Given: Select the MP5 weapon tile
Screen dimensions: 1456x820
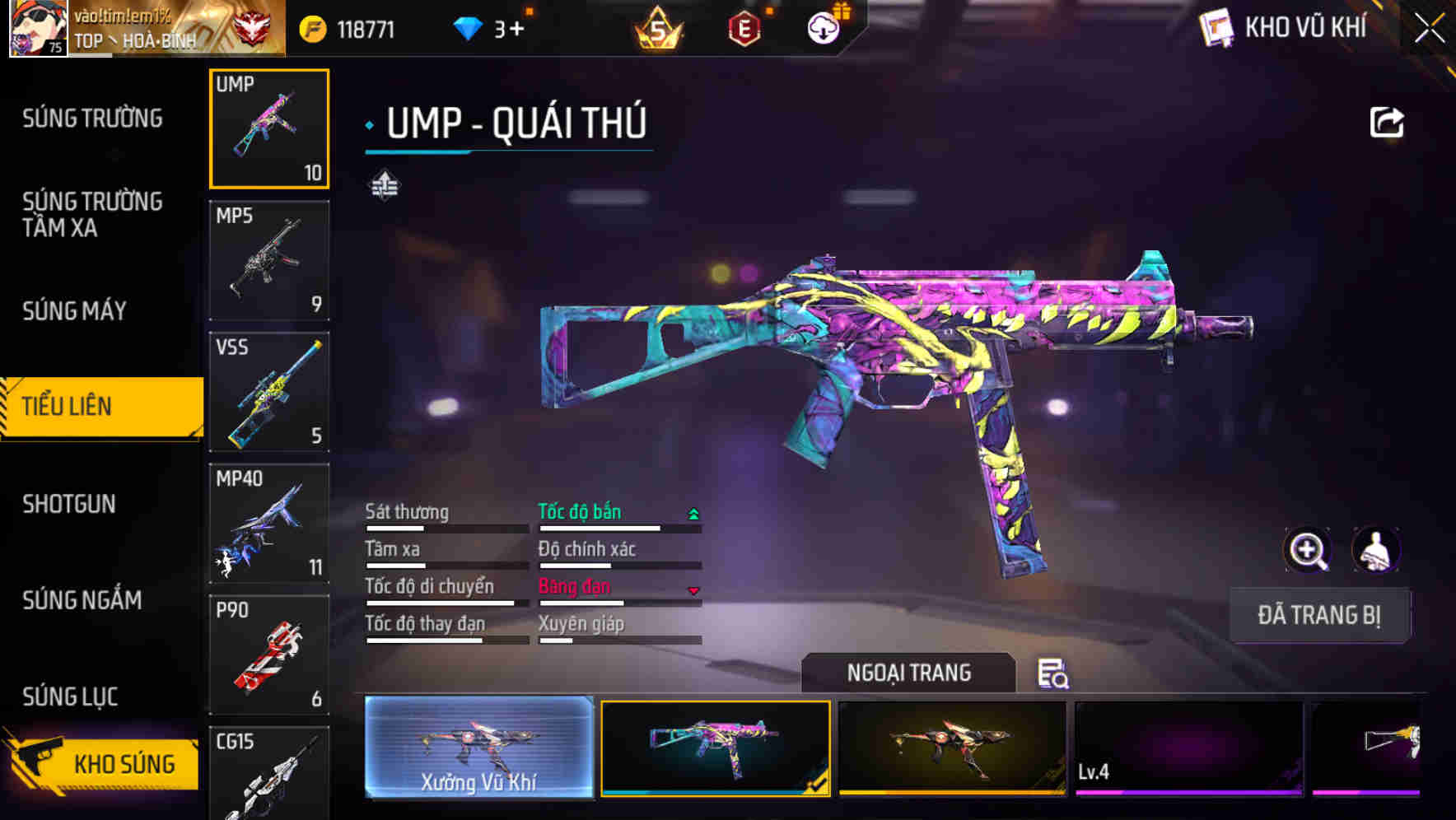Looking at the screenshot, I should click(269, 261).
